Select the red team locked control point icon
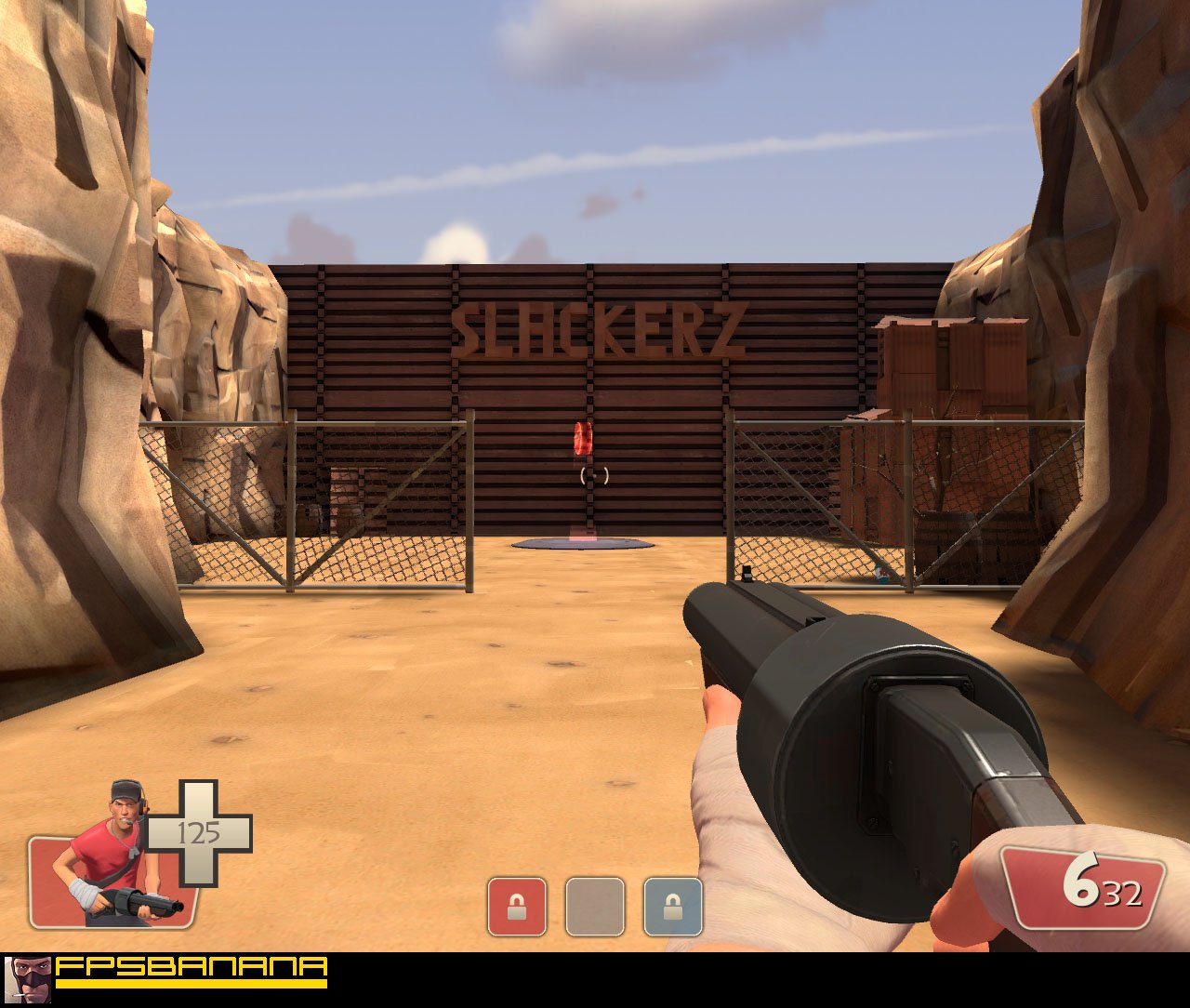This screenshot has width=1190, height=1008. coord(516,902)
